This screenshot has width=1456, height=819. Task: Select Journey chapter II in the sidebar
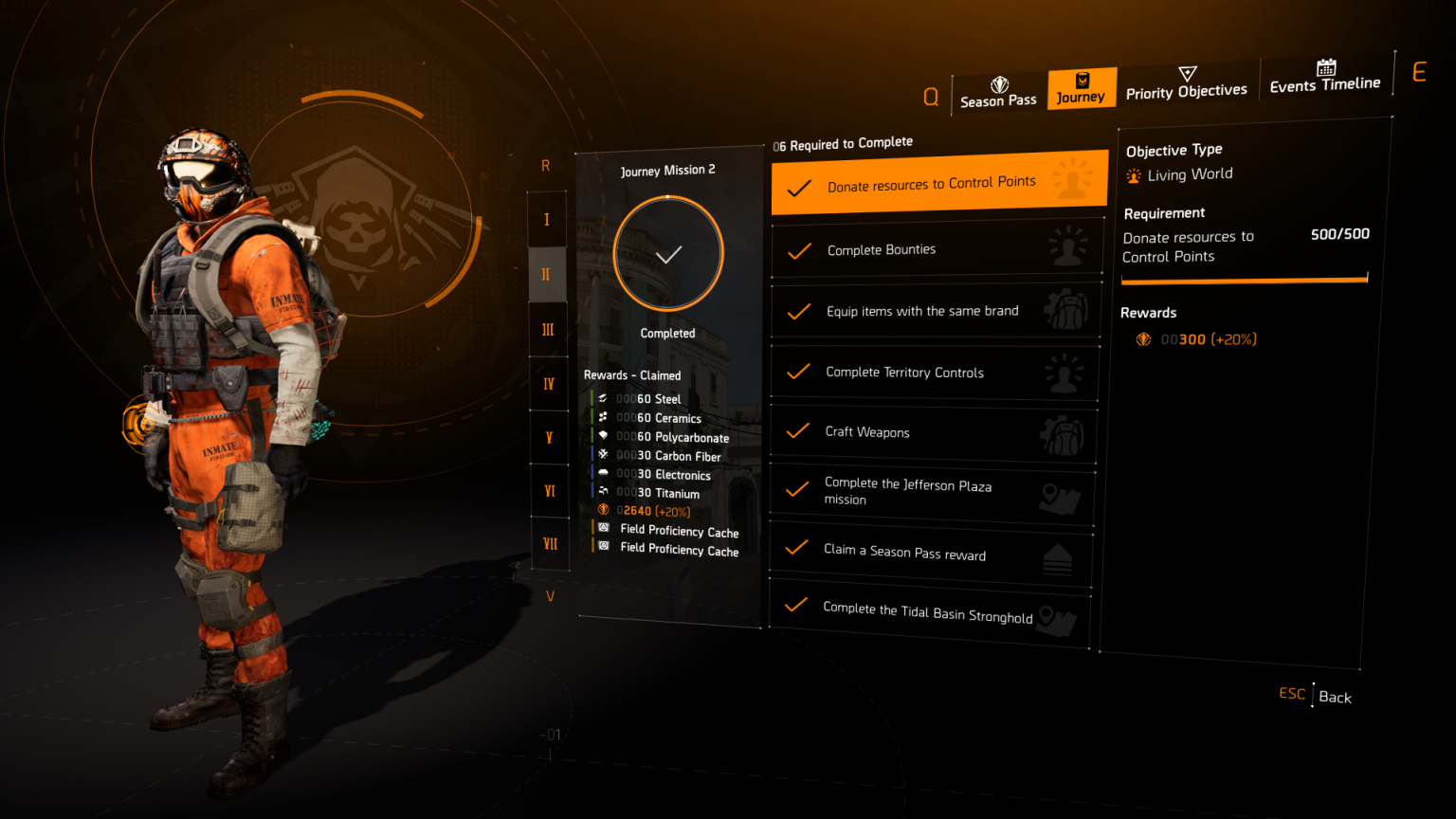548,274
